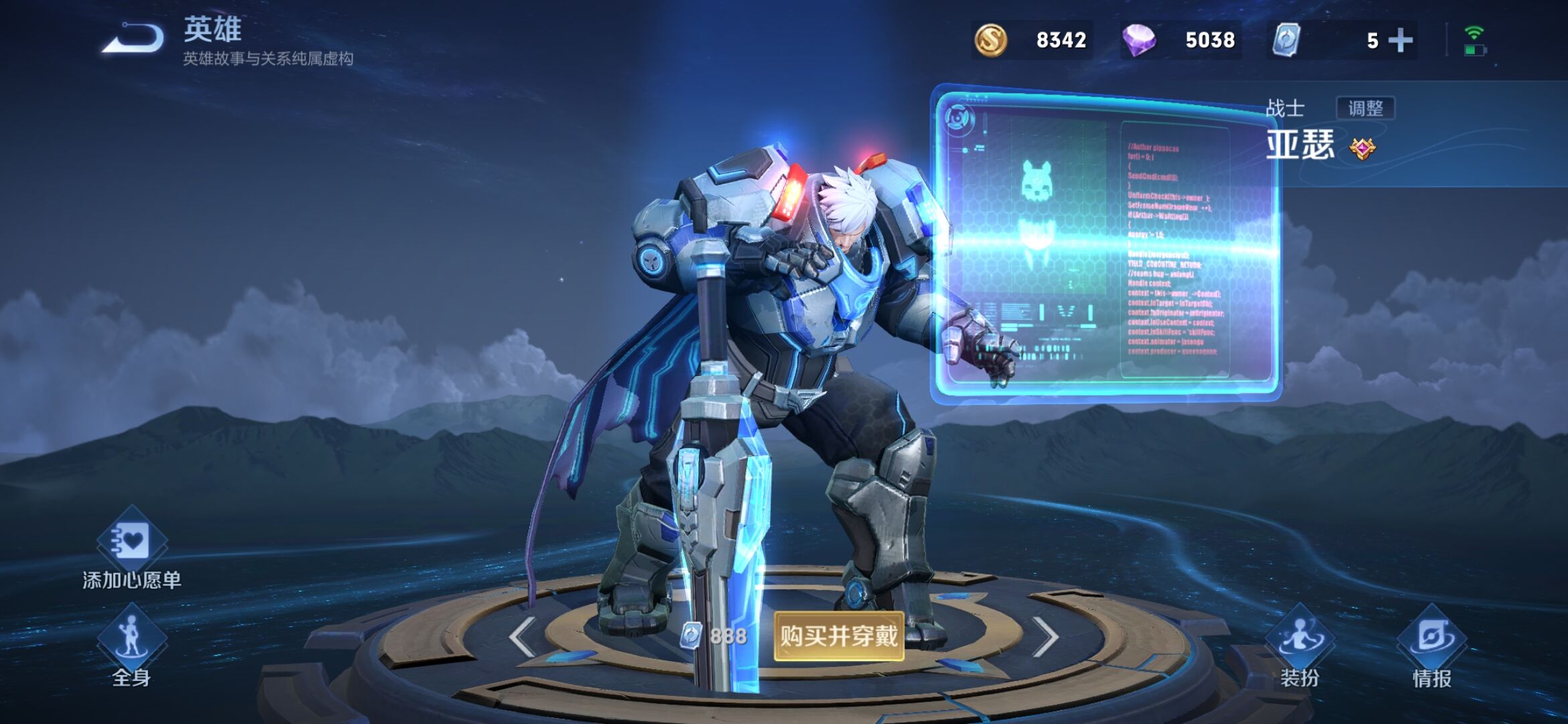The image size is (1568, 724).
Task: Click the 购买并穿戴 buy and equip button
Action: [838, 636]
